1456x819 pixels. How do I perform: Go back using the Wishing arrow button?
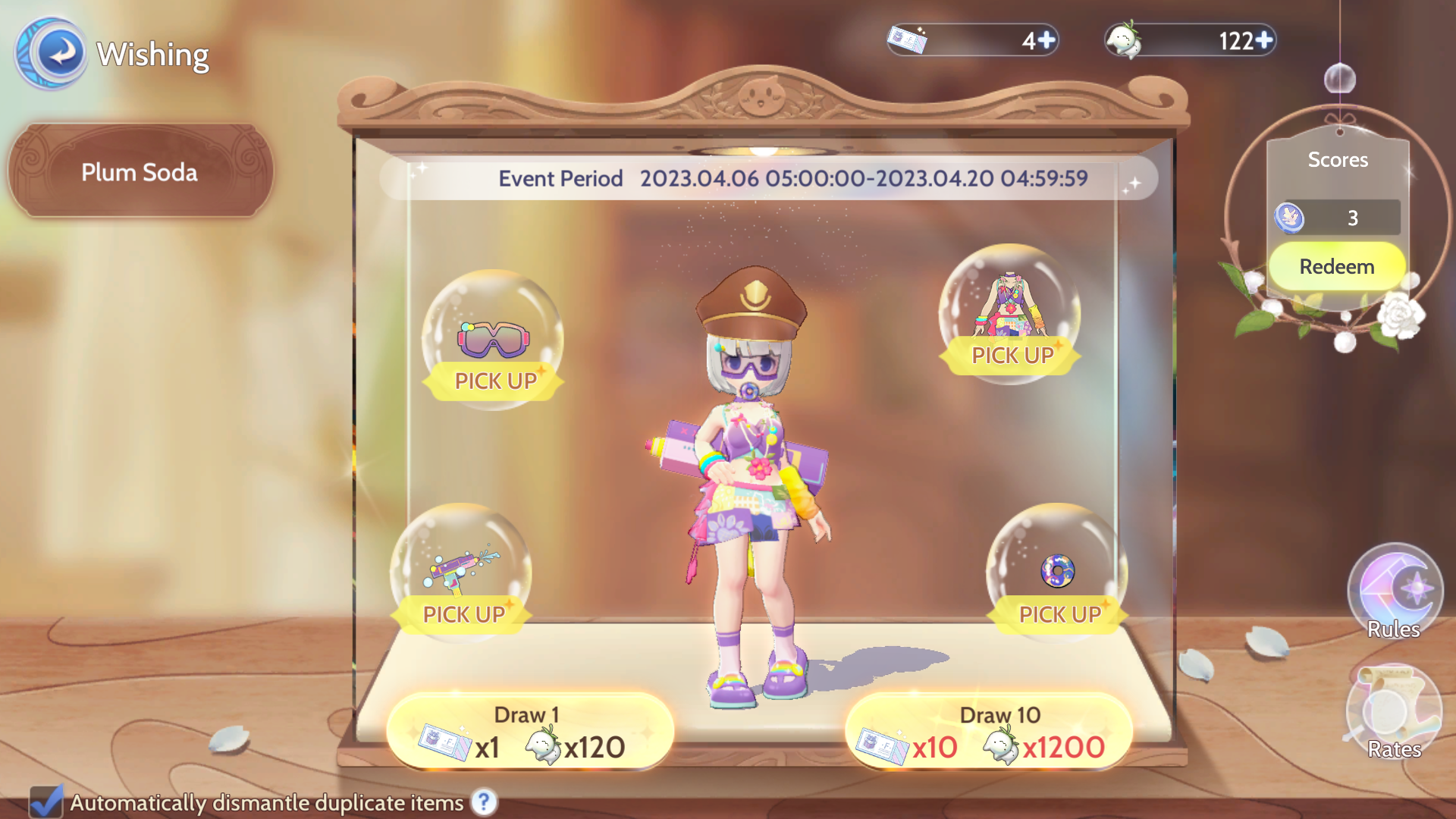[53, 53]
